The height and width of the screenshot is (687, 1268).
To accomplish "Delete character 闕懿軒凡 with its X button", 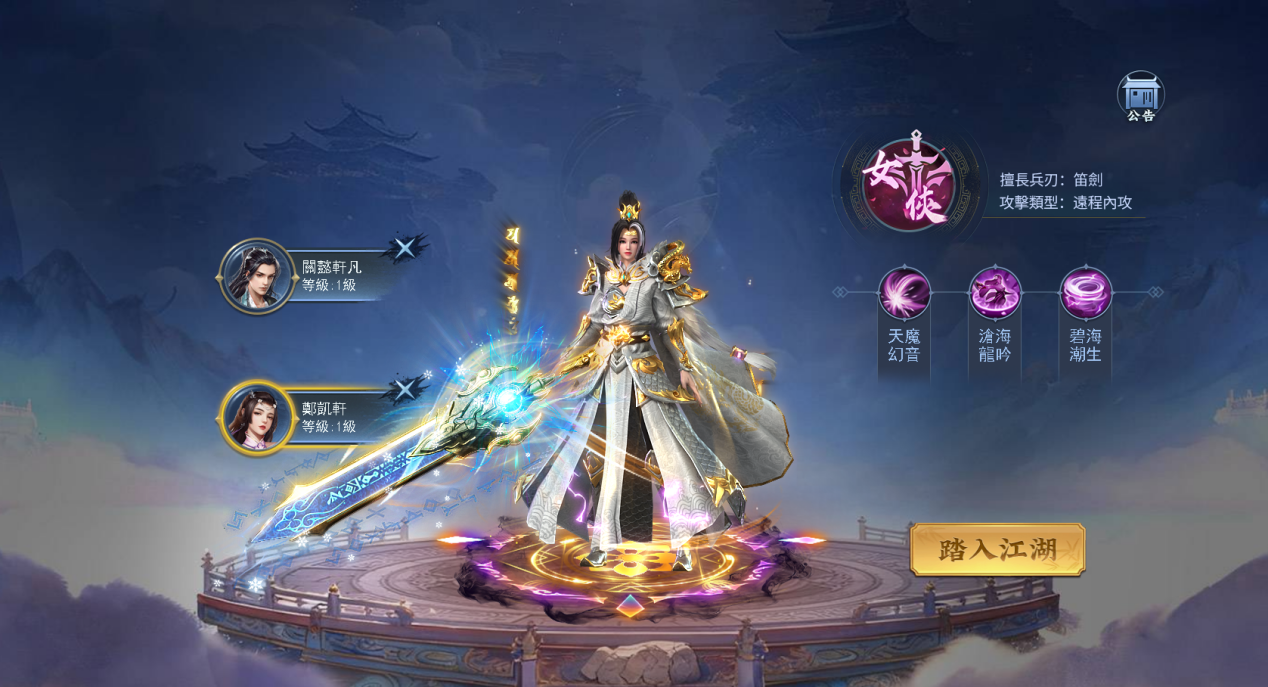I will [405, 248].
